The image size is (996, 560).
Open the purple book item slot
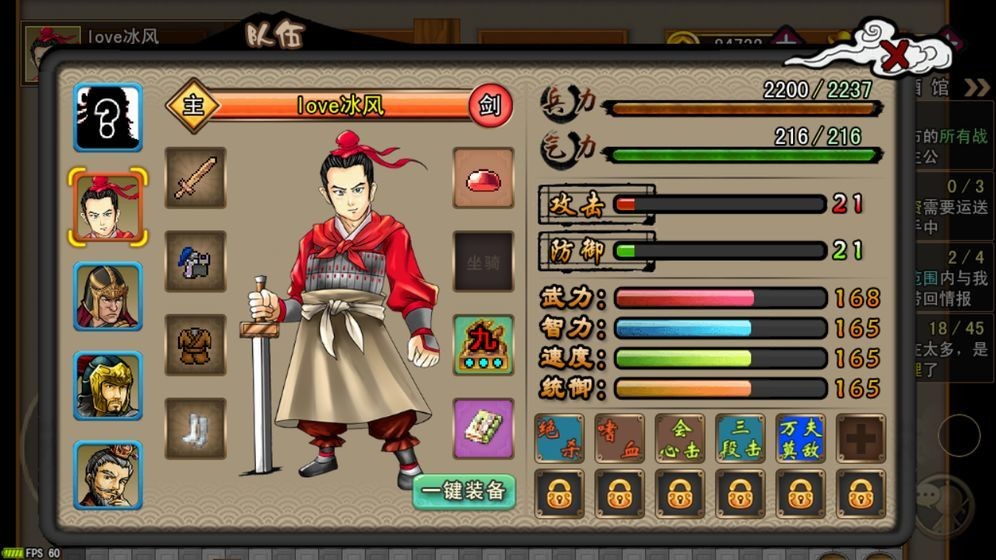(x=483, y=429)
